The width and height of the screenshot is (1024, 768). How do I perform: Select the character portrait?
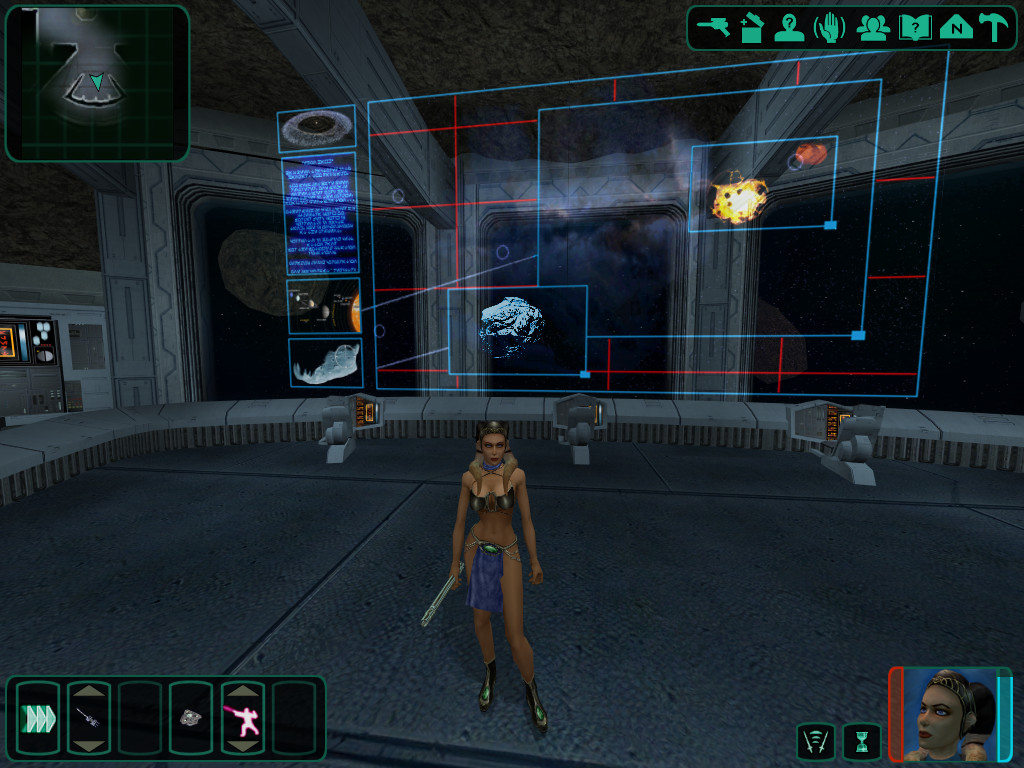coord(950,714)
